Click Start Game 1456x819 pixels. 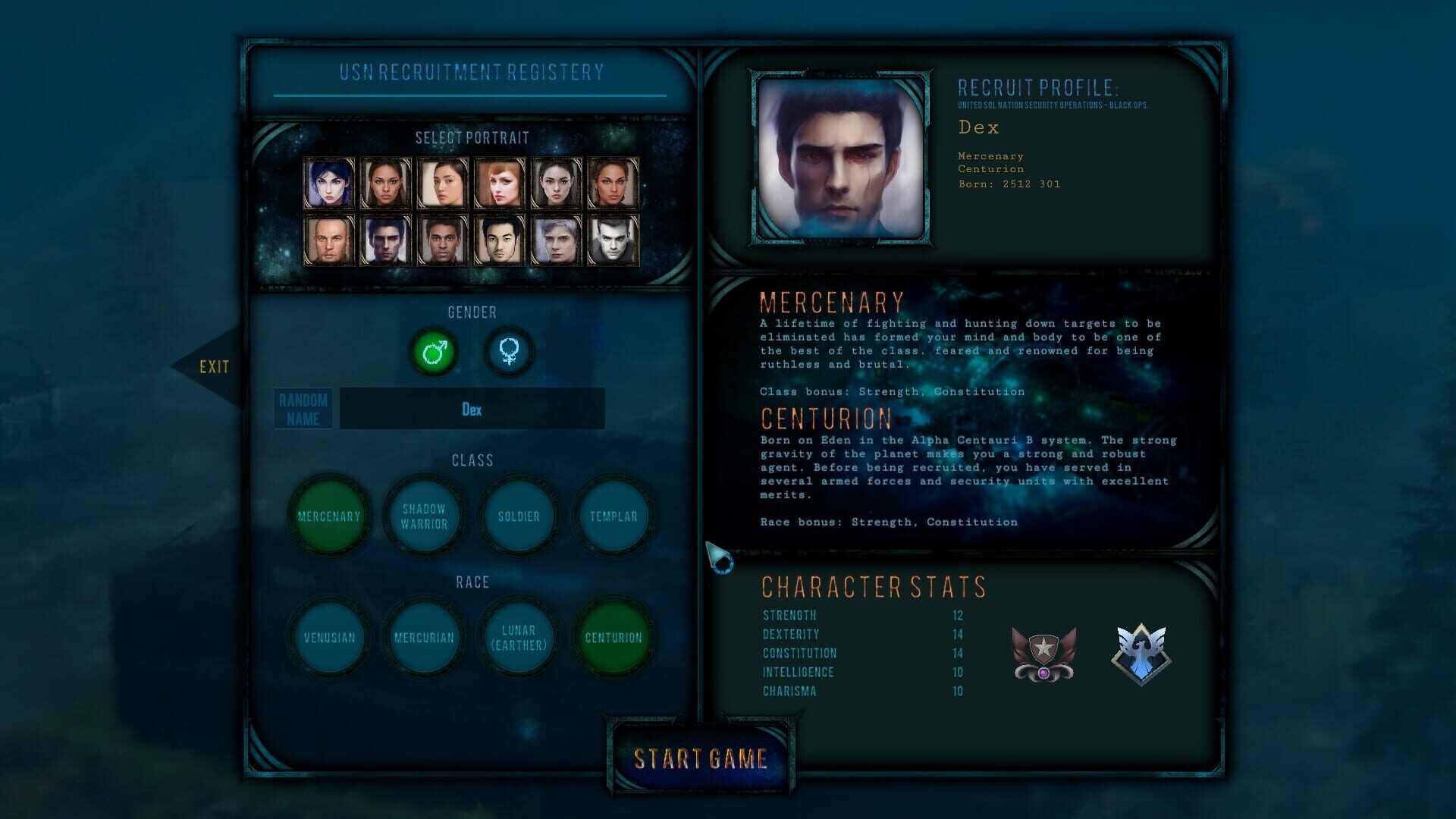701,758
